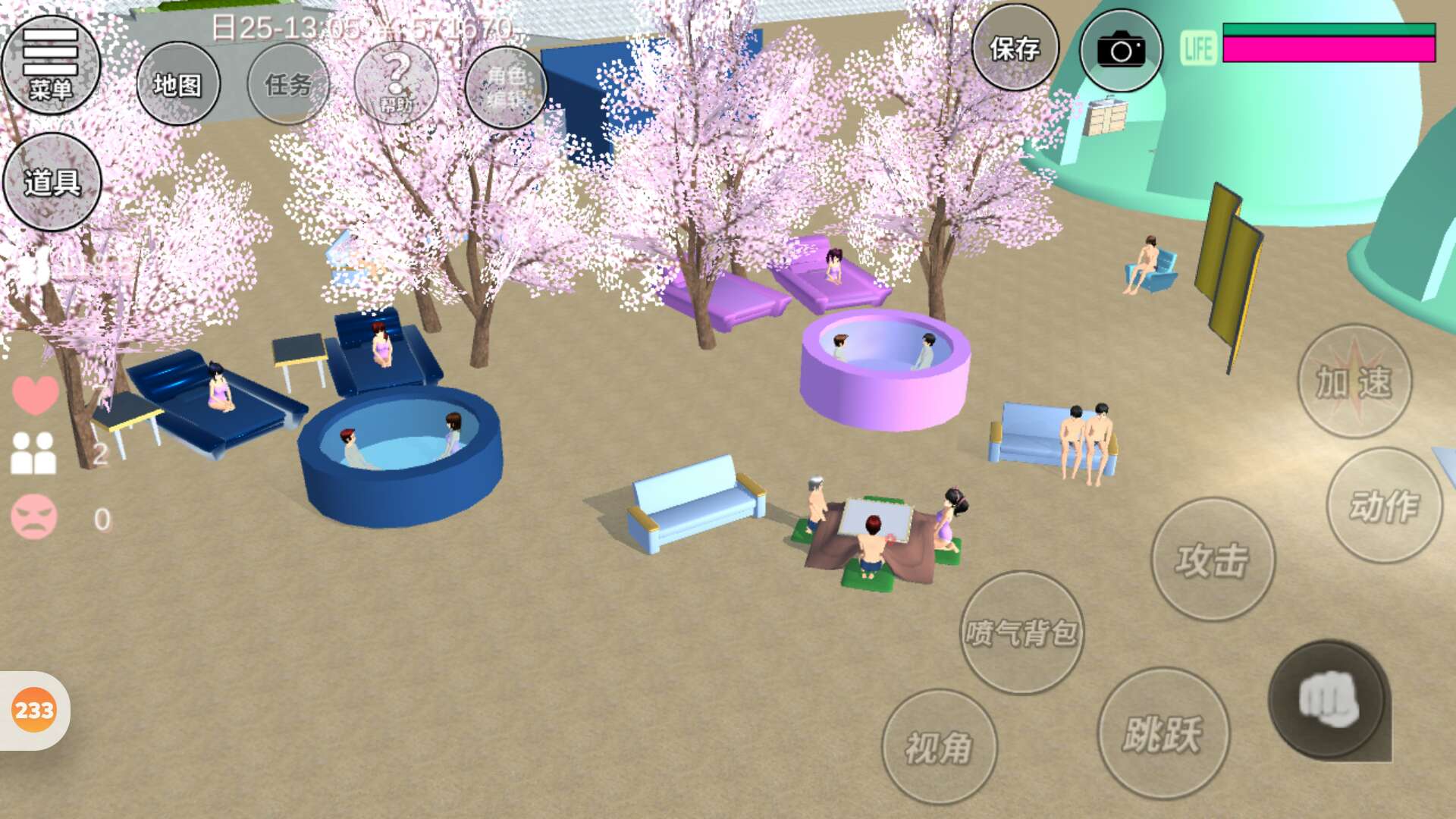The height and width of the screenshot is (819, 1456).
Task: Tap the 攻击 attack button
Action: click(1213, 560)
